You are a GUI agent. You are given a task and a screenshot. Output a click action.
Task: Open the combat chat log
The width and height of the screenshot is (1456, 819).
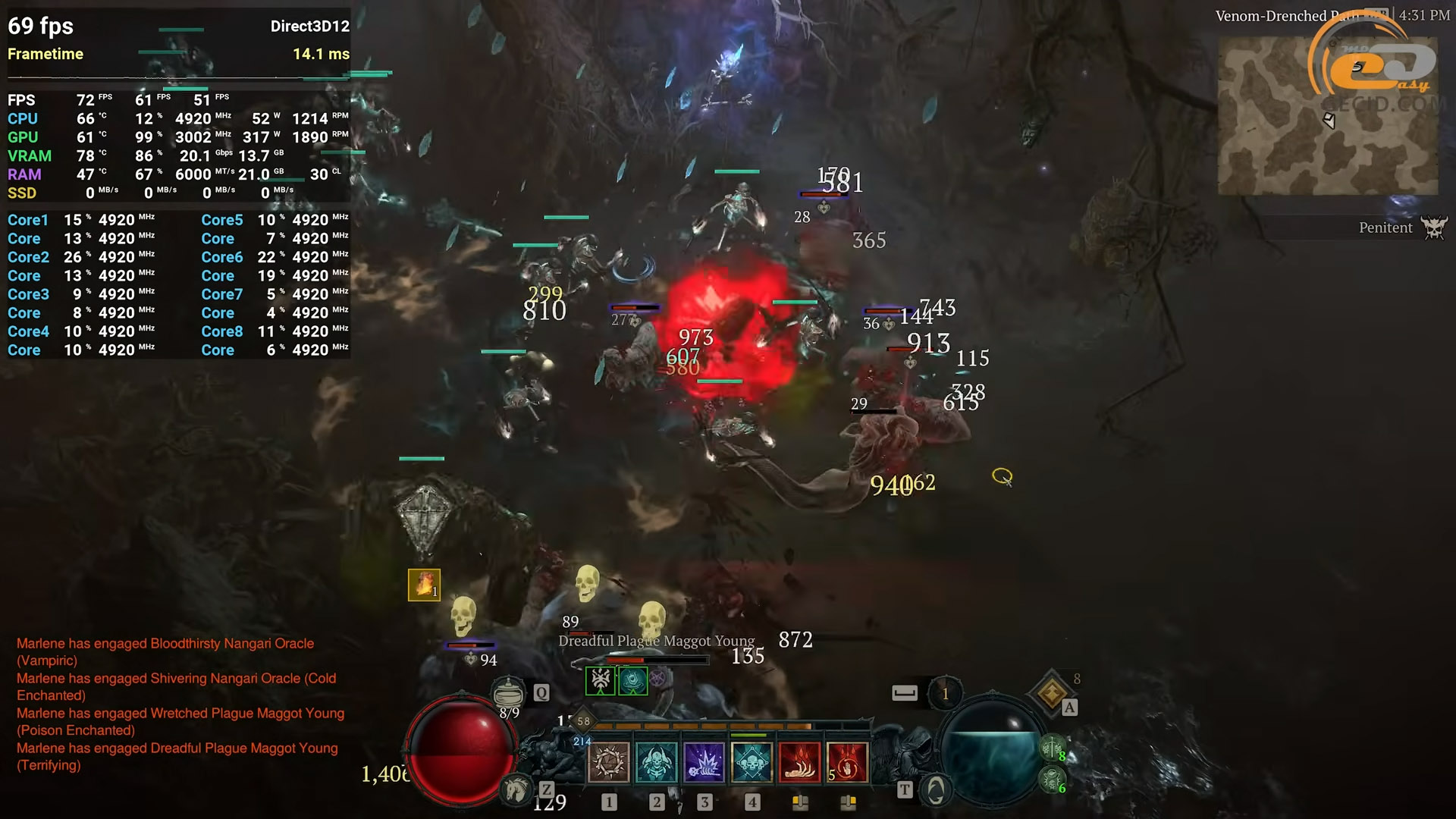180,704
